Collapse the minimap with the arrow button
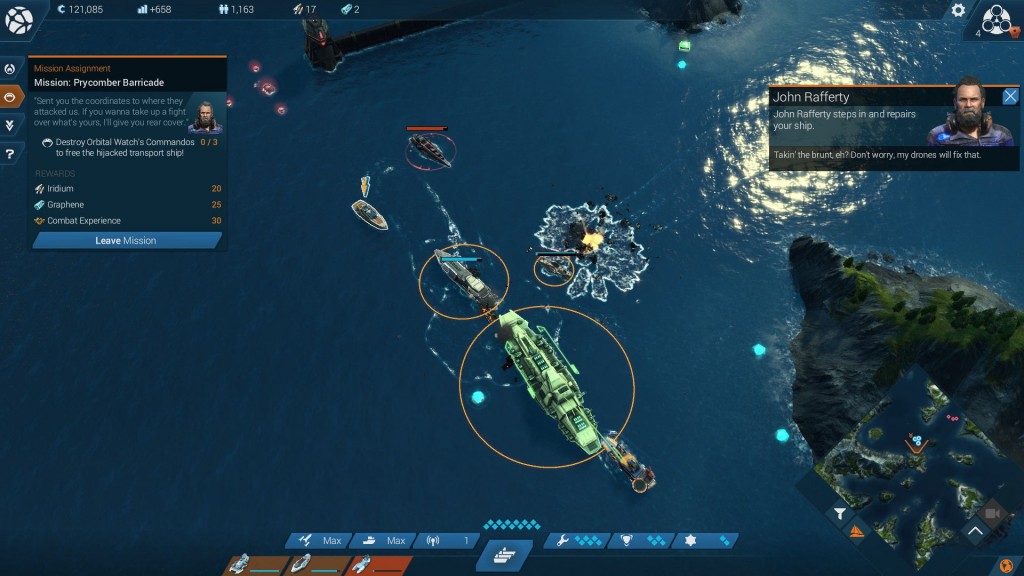The width and height of the screenshot is (1024, 576). [x=974, y=532]
